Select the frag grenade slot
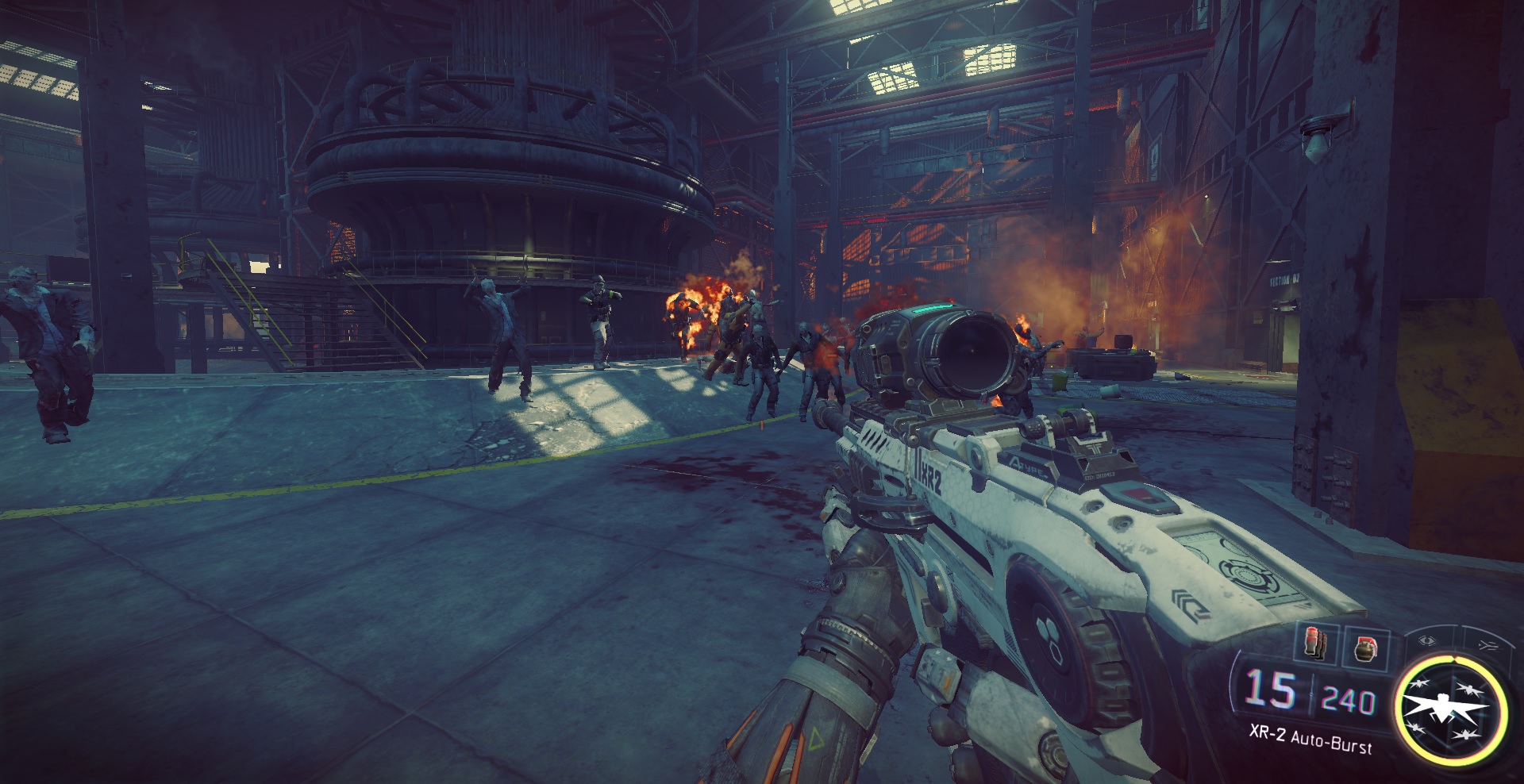Screen dimensions: 1524x784 click(x=1365, y=649)
